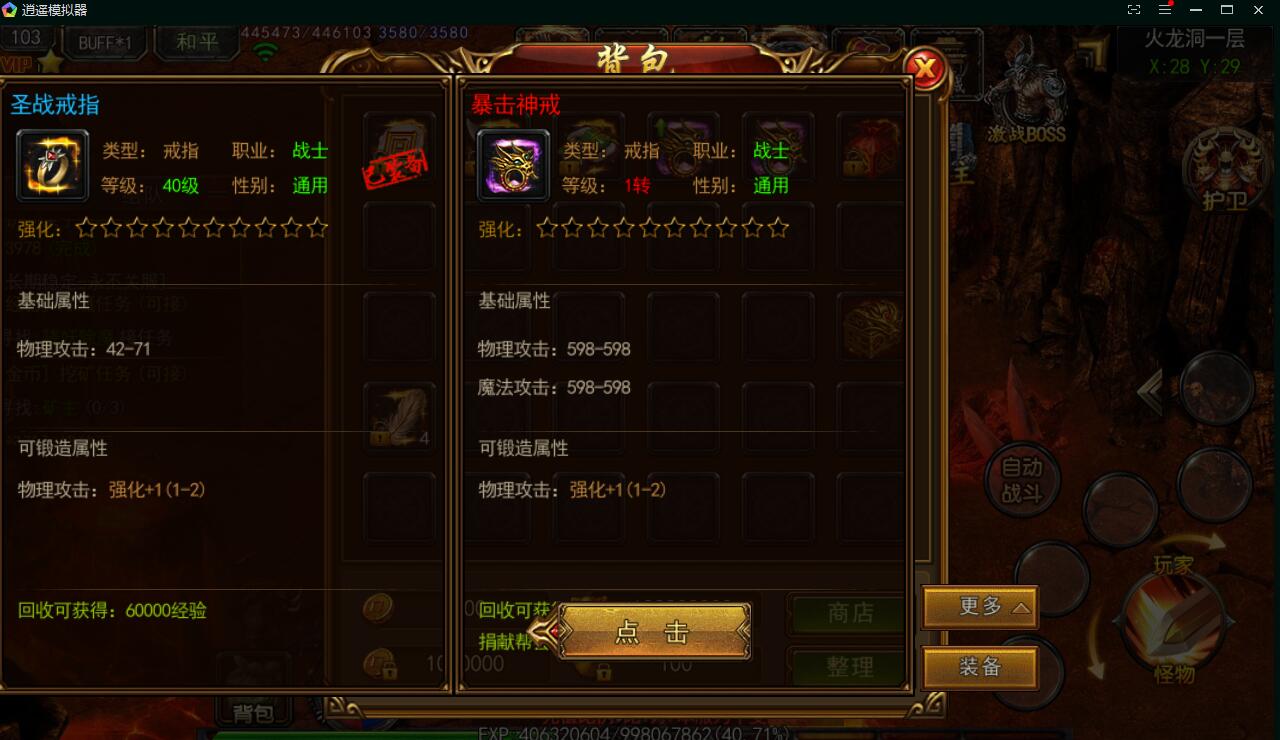Sort the bag with 整理
1280x740 pixels.
[850, 667]
